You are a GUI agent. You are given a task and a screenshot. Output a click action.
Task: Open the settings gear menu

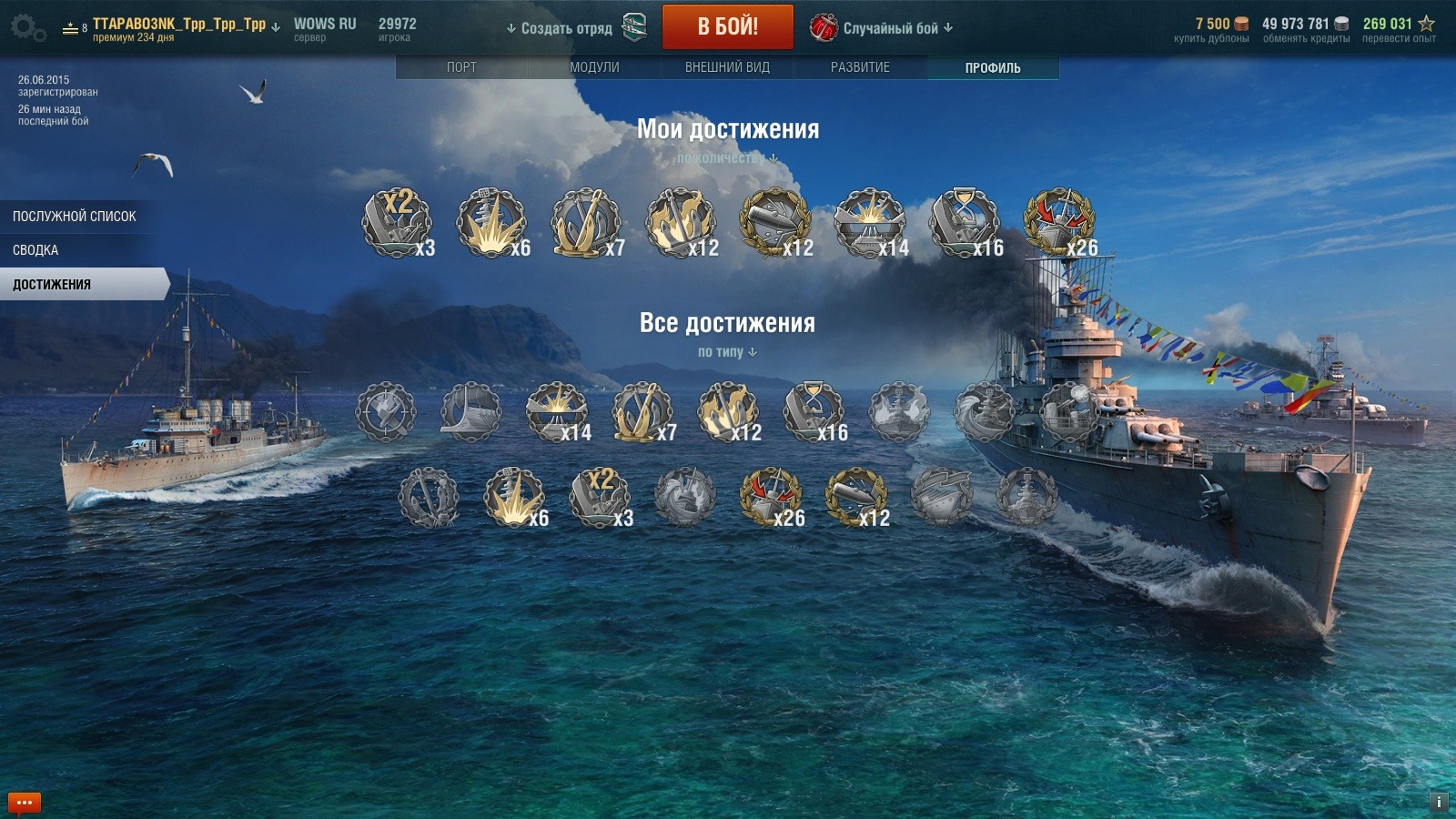(x=27, y=28)
